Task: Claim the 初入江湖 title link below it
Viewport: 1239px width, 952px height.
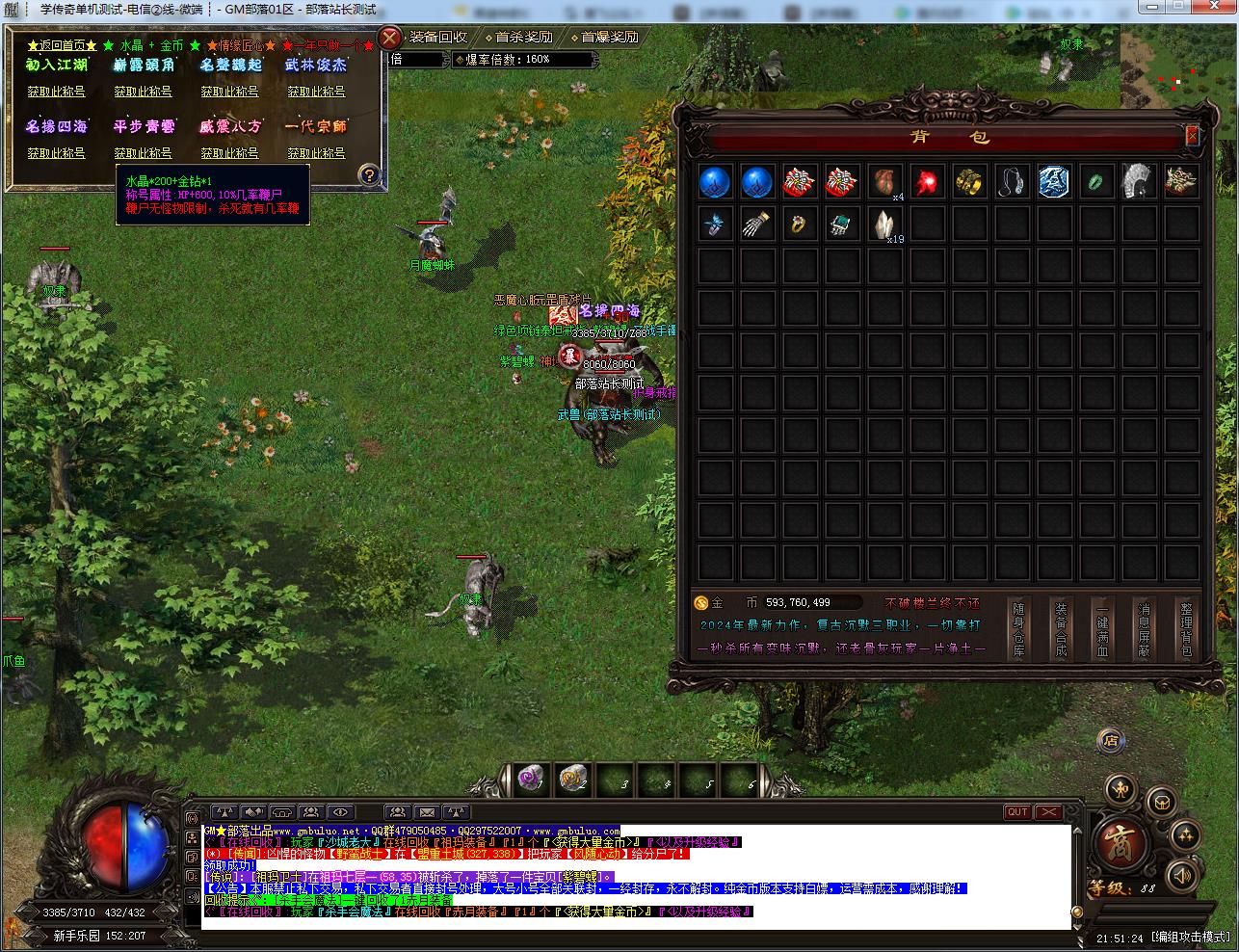Action: [x=56, y=92]
